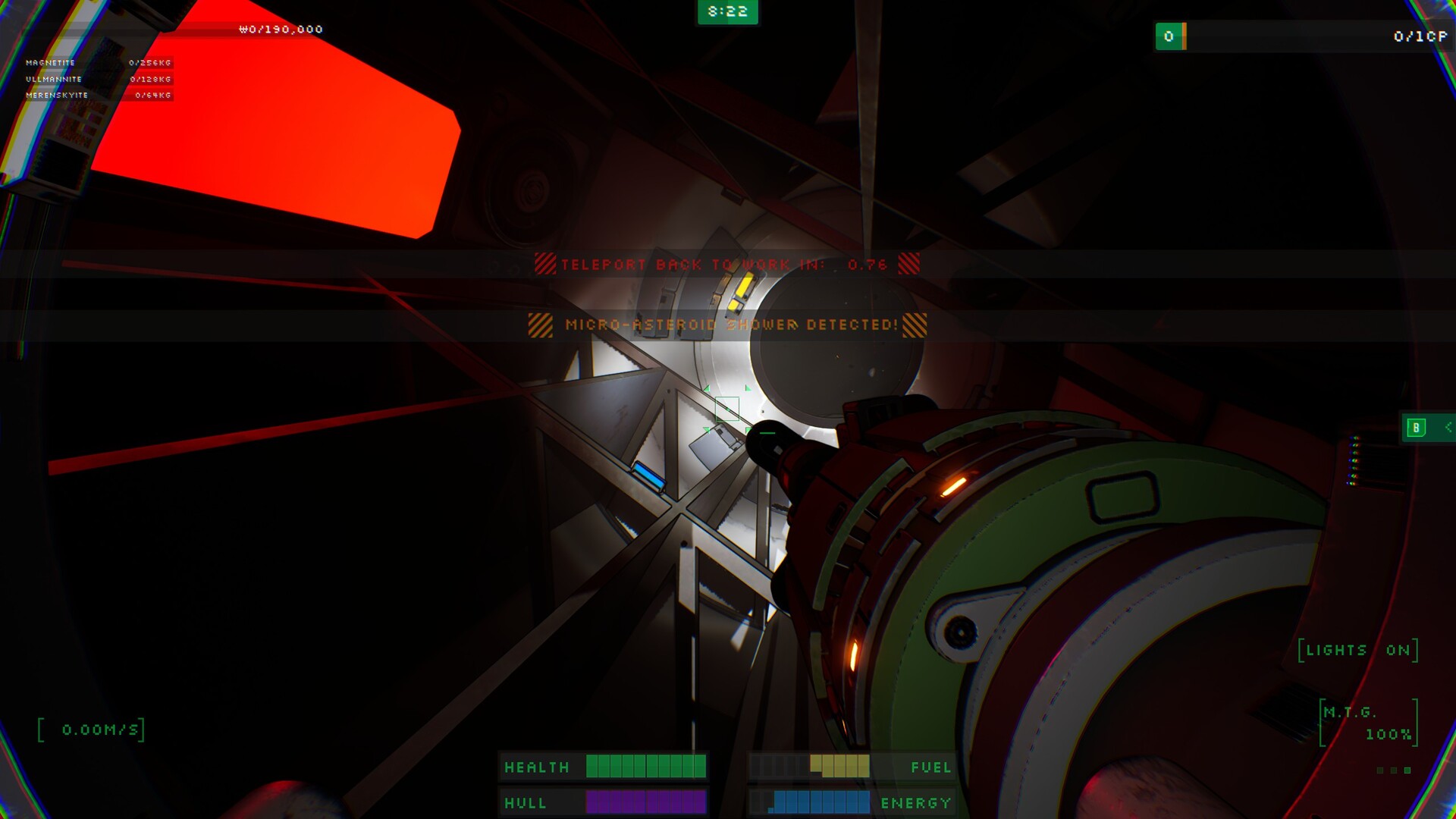Screen dimensions: 1456x819
Task: Toggle the 0.00M/S speed readout
Action: coord(99,729)
